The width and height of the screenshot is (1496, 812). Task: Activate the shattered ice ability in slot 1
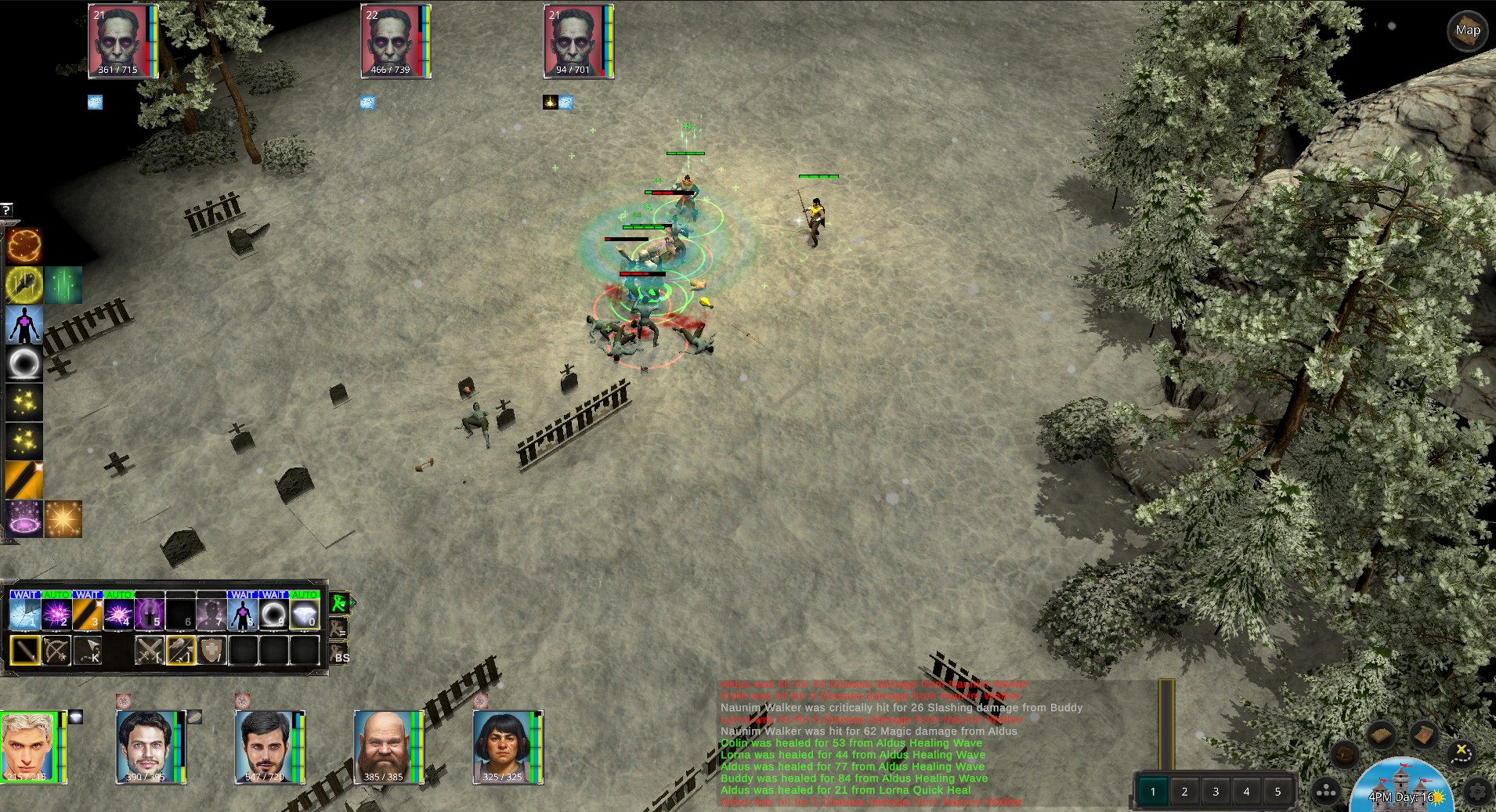24,614
